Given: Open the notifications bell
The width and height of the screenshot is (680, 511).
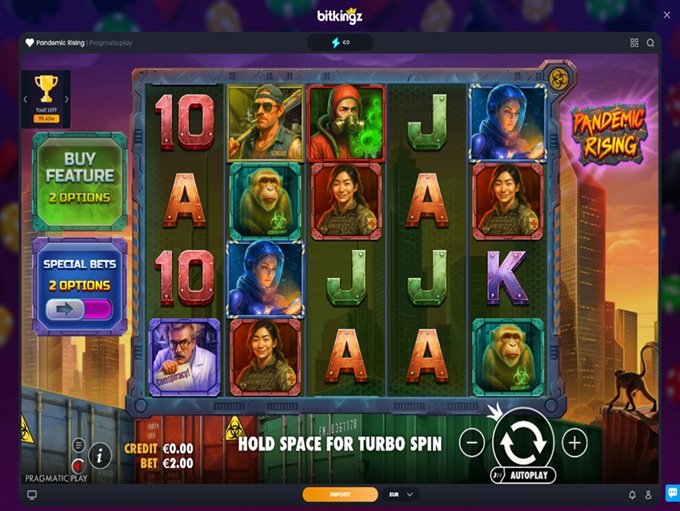Looking at the screenshot, I should (x=632, y=494).
